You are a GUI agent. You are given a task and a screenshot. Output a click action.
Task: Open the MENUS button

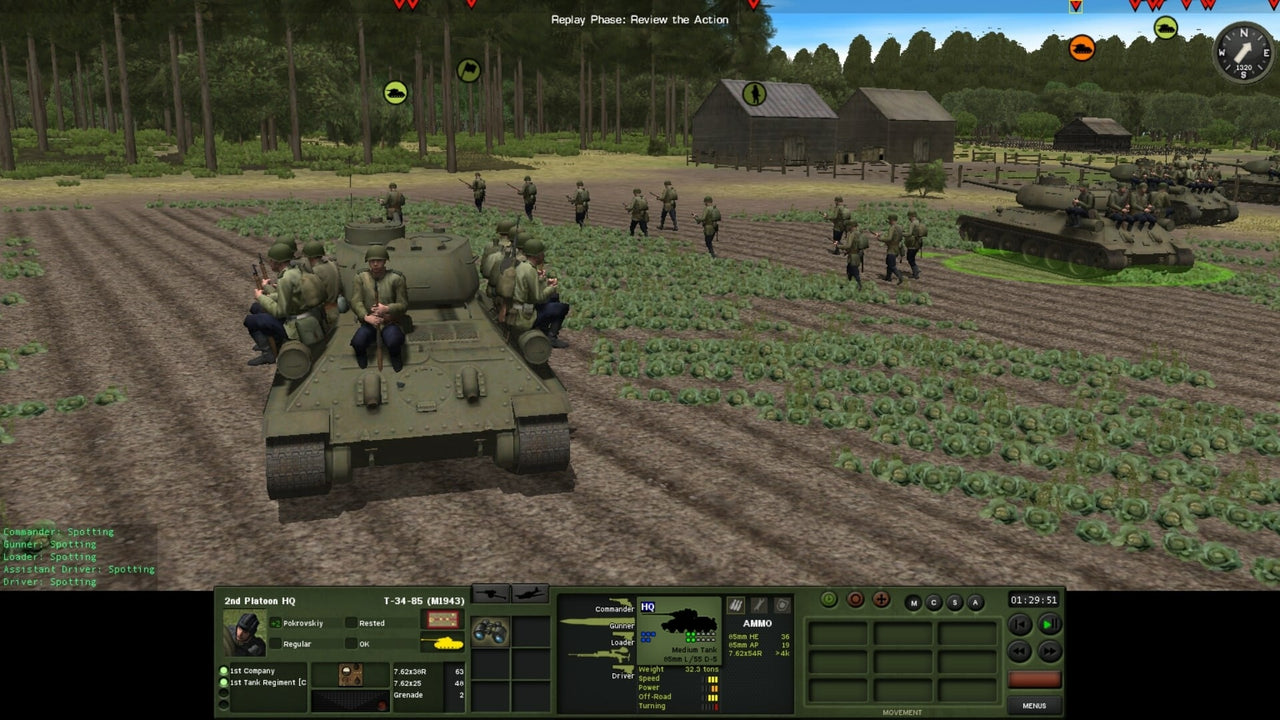coord(1034,705)
